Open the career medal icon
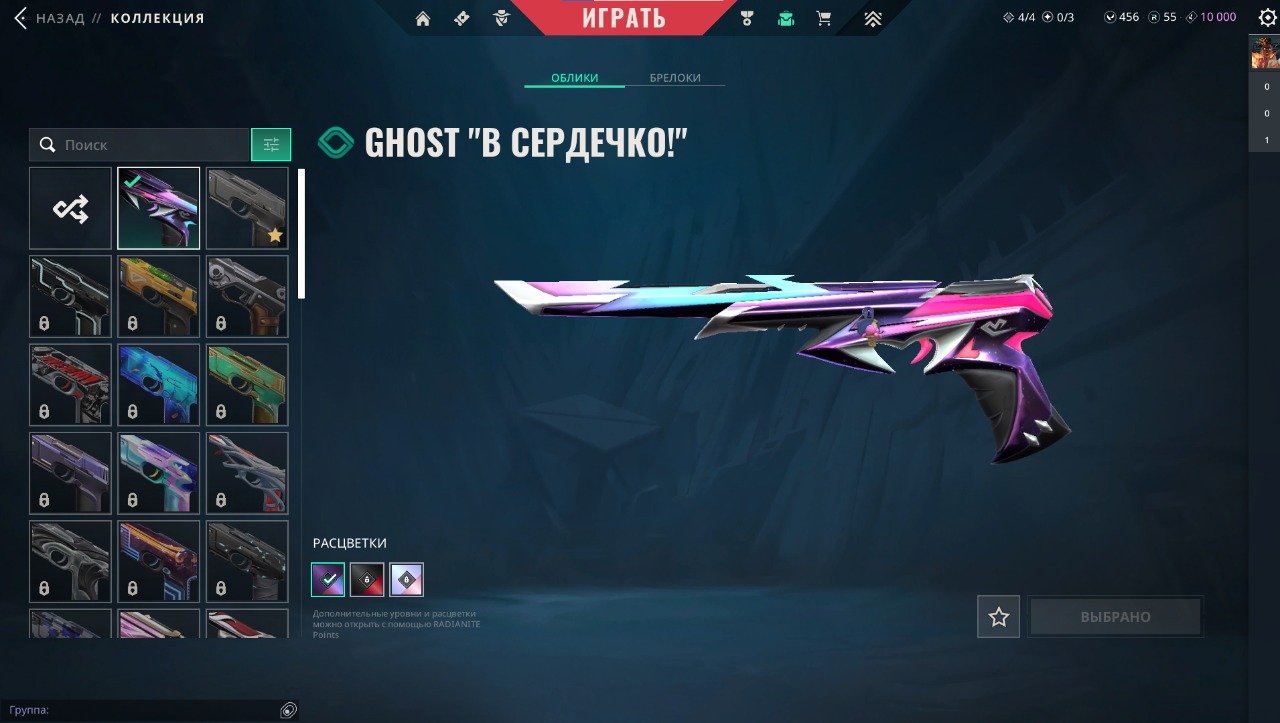 tap(746, 18)
